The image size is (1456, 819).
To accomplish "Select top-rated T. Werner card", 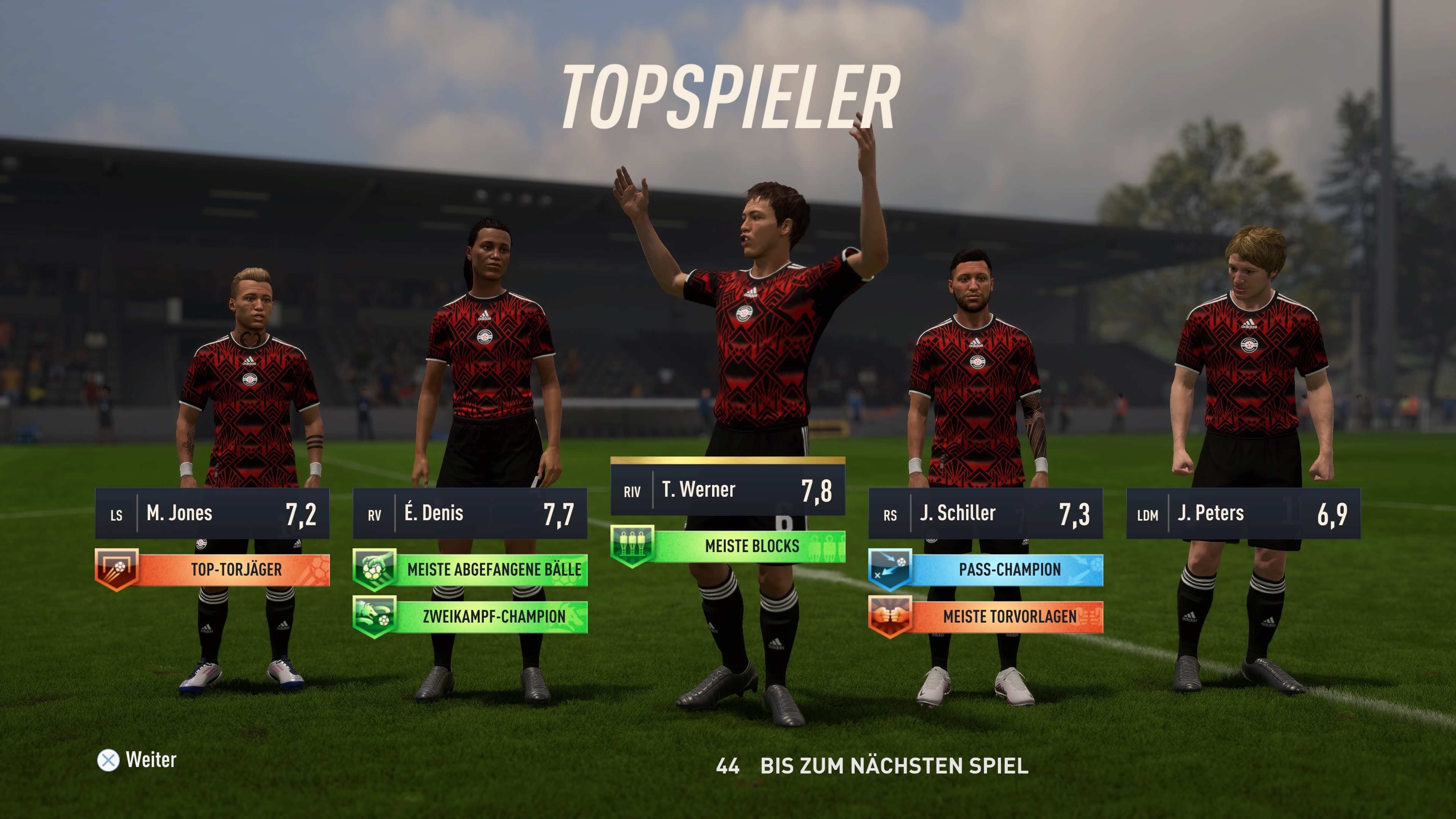I will click(728, 490).
